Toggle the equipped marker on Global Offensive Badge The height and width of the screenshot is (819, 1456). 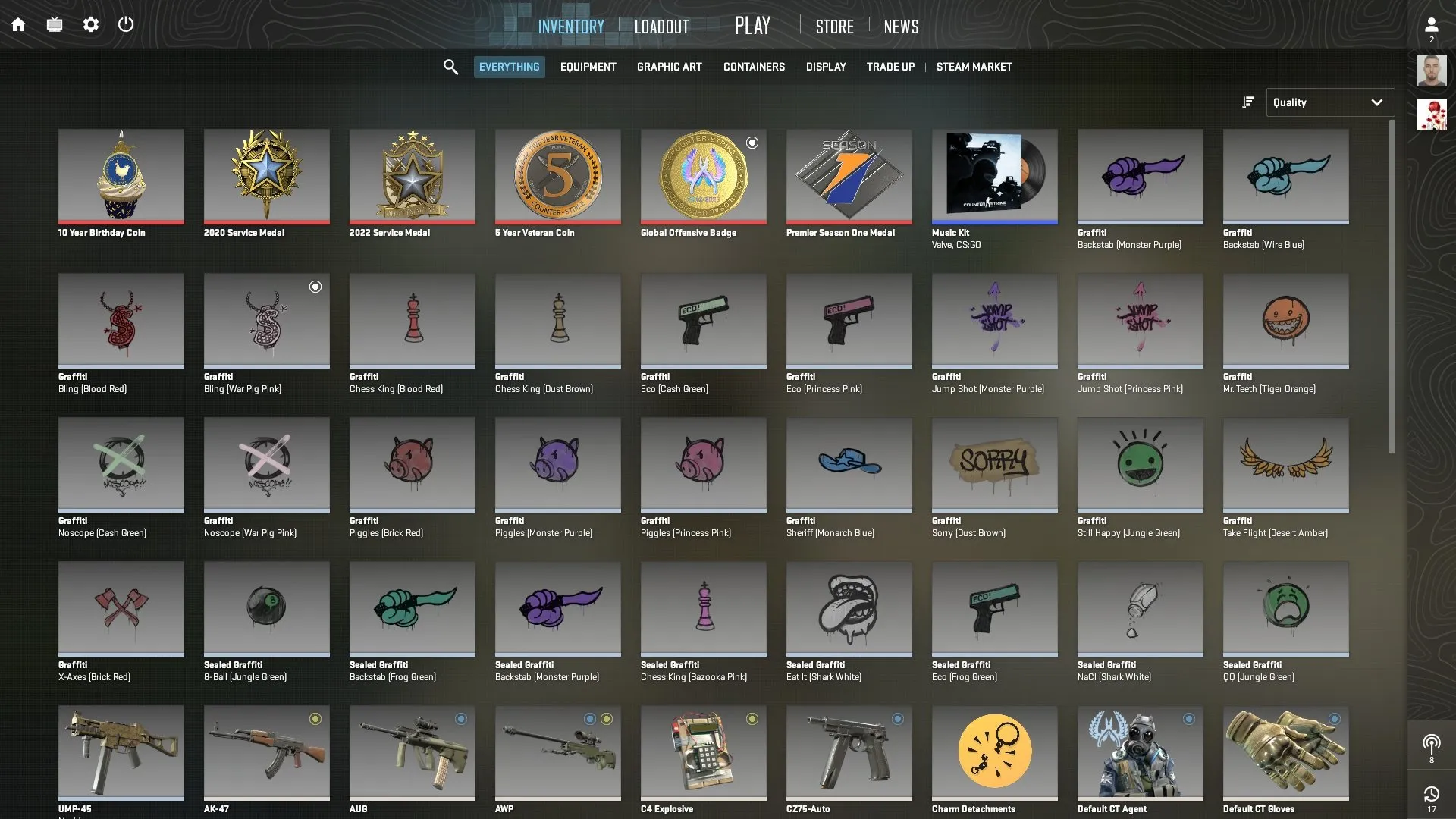coord(752,142)
